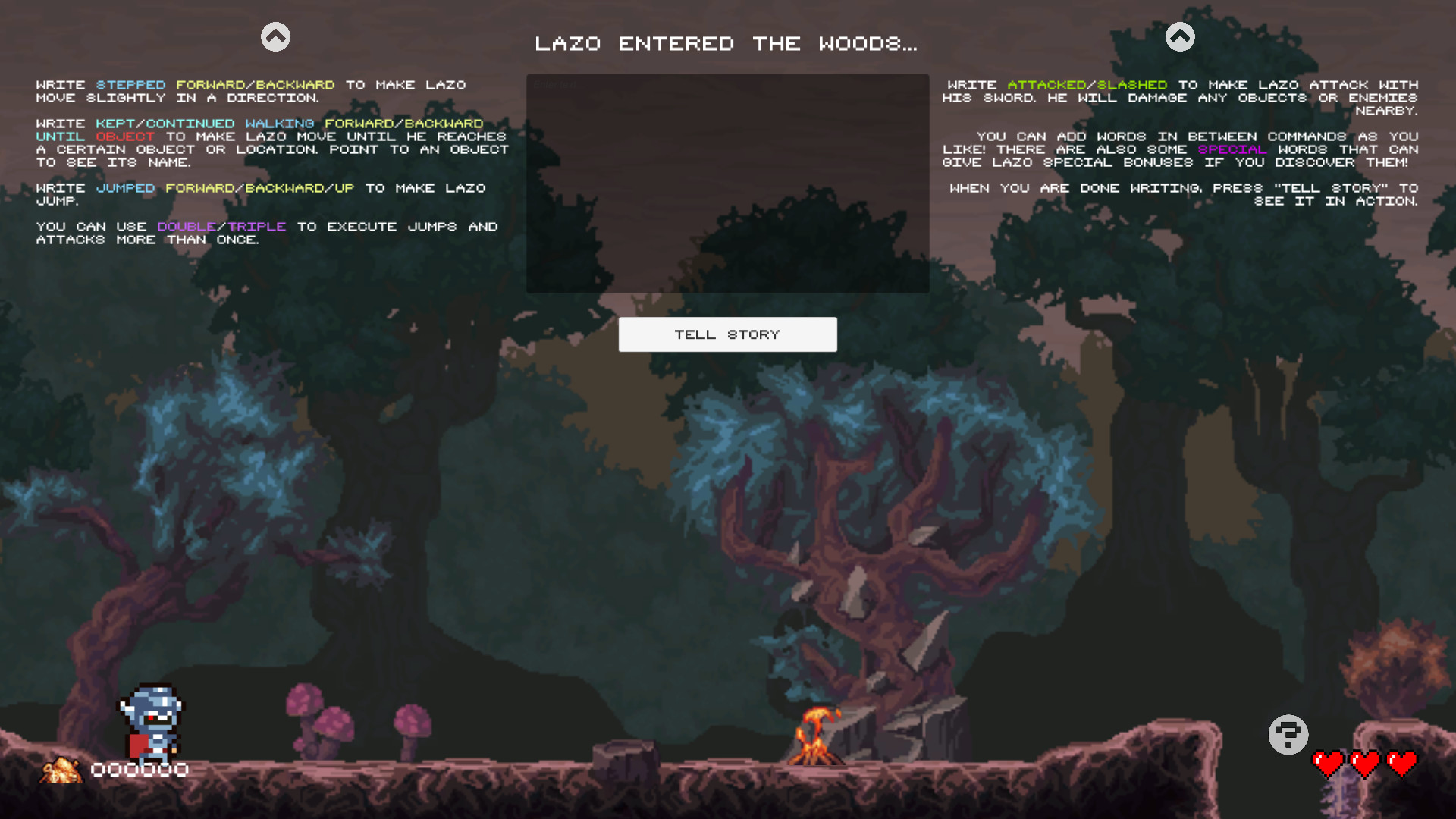
Task: Click the paw icon beside the score
Action: tap(61, 770)
